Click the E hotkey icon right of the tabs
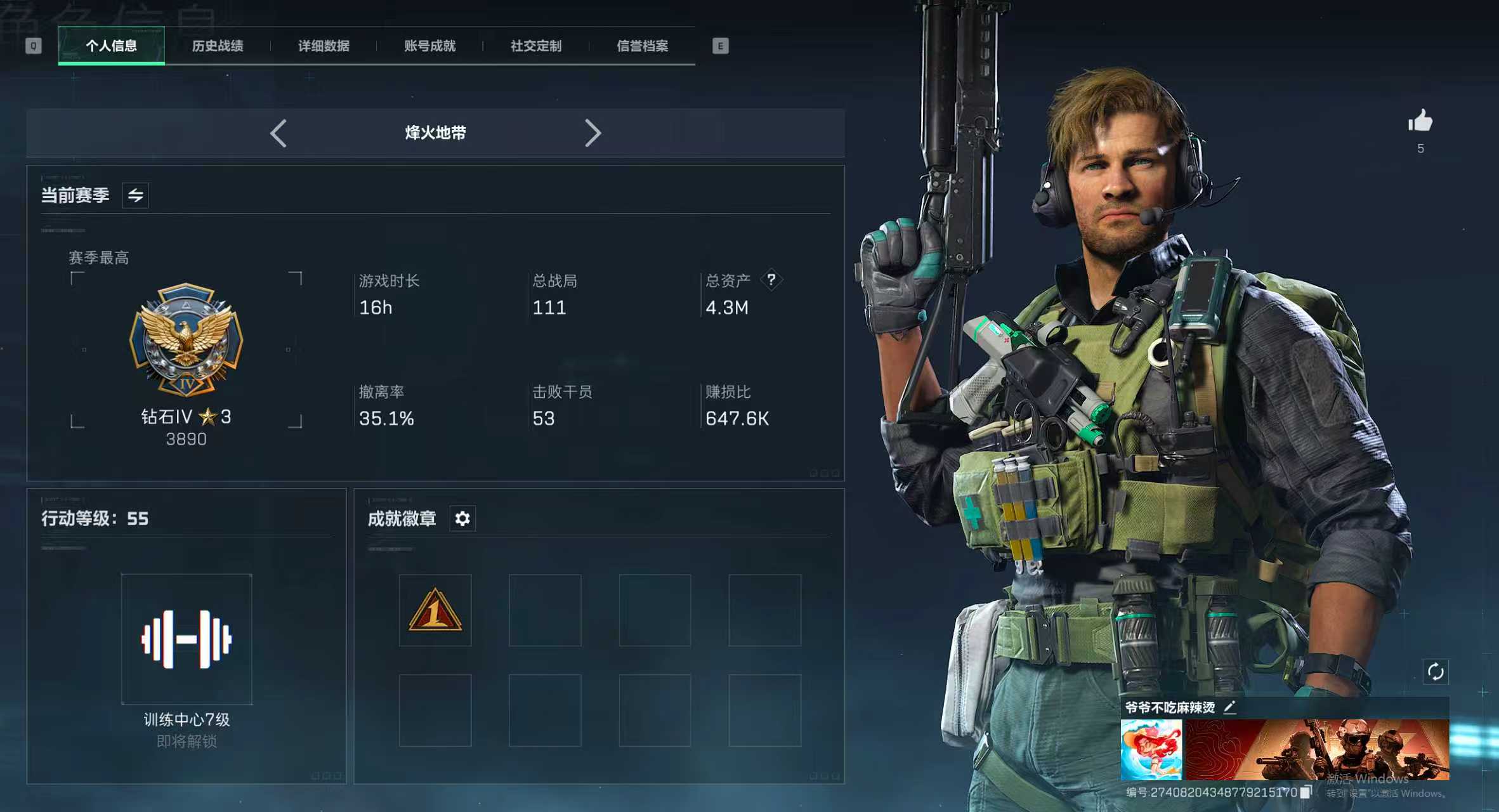The image size is (1499, 812). pyautogui.click(x=720, y=46)
